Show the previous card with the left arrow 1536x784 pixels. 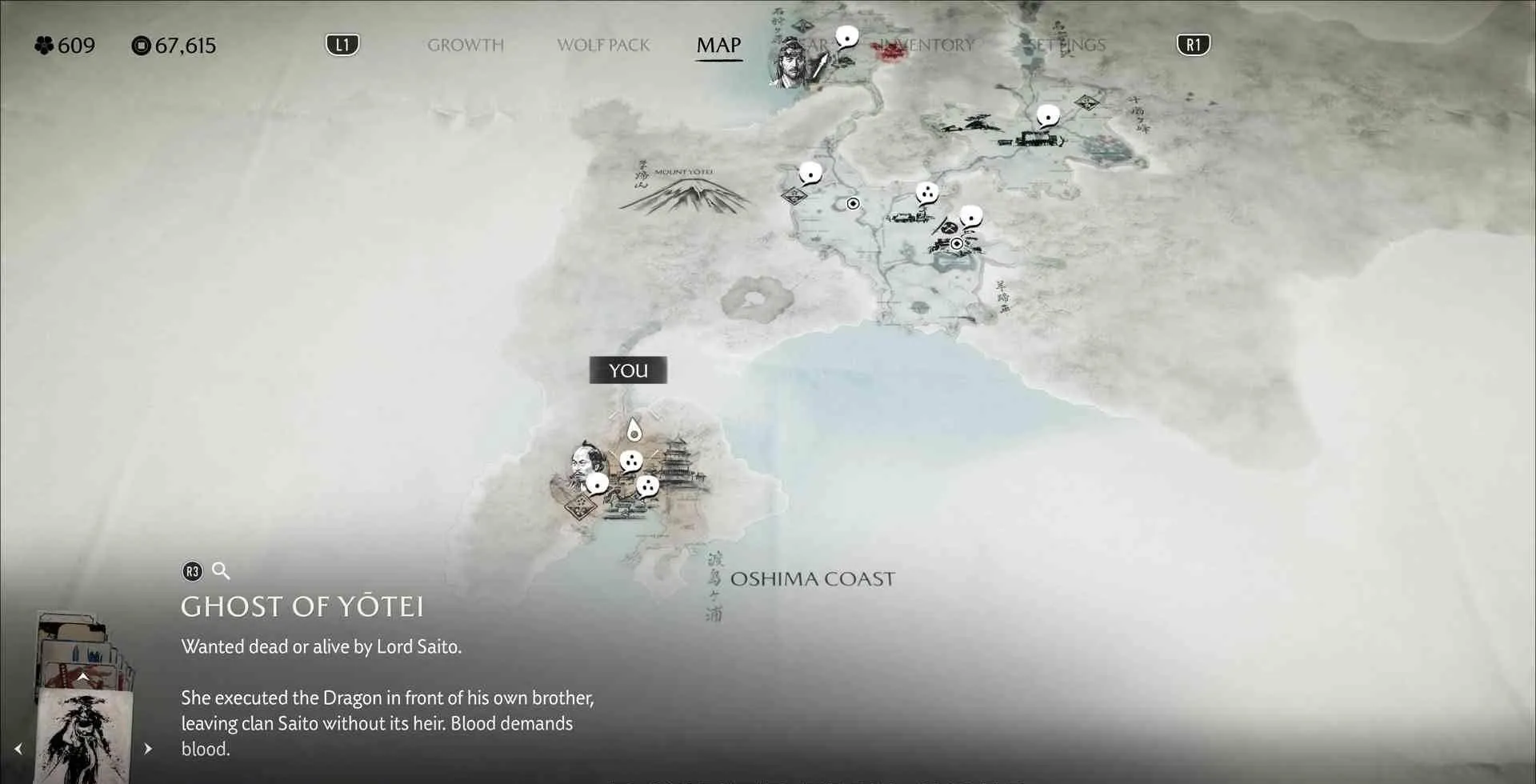click(18, 749)
